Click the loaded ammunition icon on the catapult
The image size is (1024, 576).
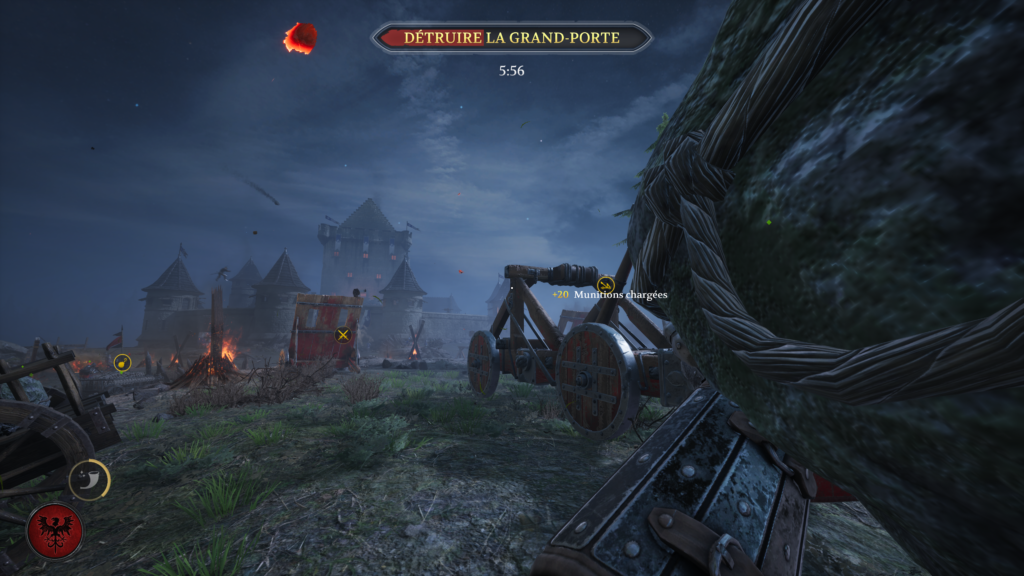pyautogui.click(x=605, y=285)
